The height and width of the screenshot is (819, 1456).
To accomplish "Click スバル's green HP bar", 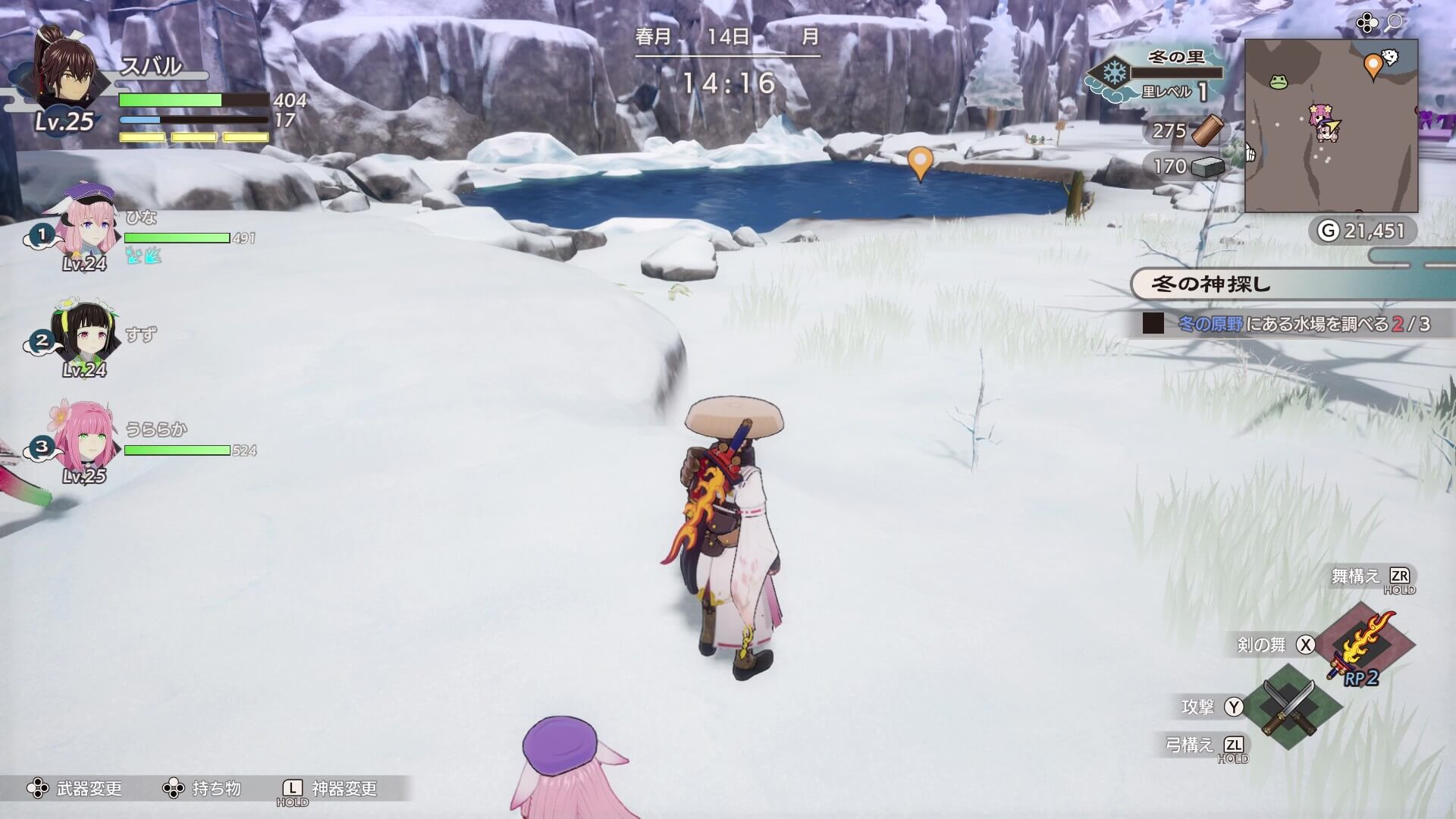I will [171, 99].
